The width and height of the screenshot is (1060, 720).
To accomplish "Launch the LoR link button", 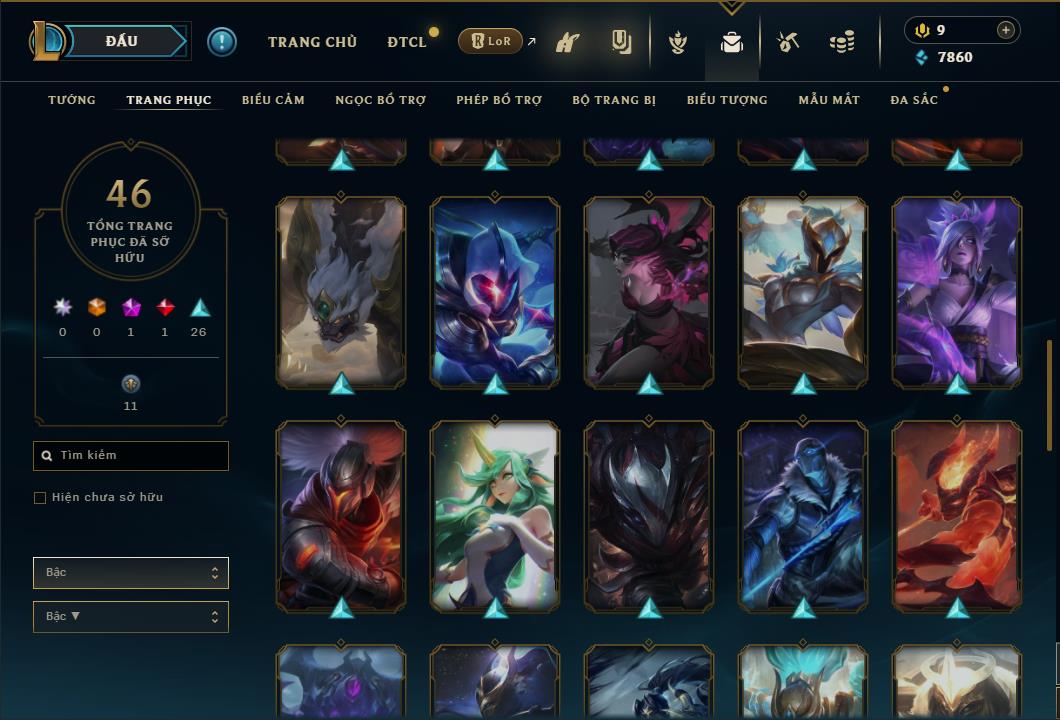I will tap(491, 42).
